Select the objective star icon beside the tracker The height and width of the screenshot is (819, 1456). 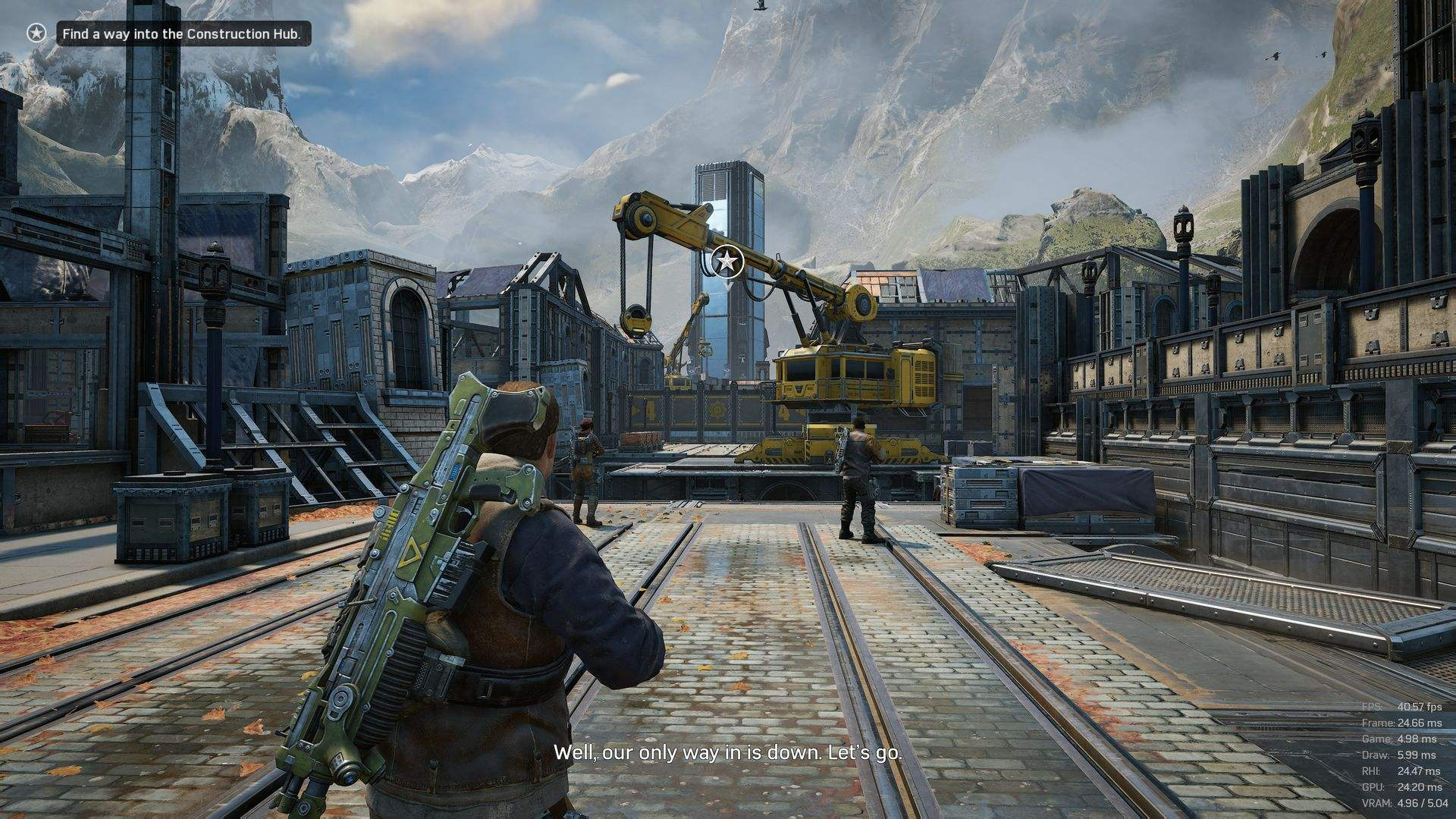click(x=36, y=33)
